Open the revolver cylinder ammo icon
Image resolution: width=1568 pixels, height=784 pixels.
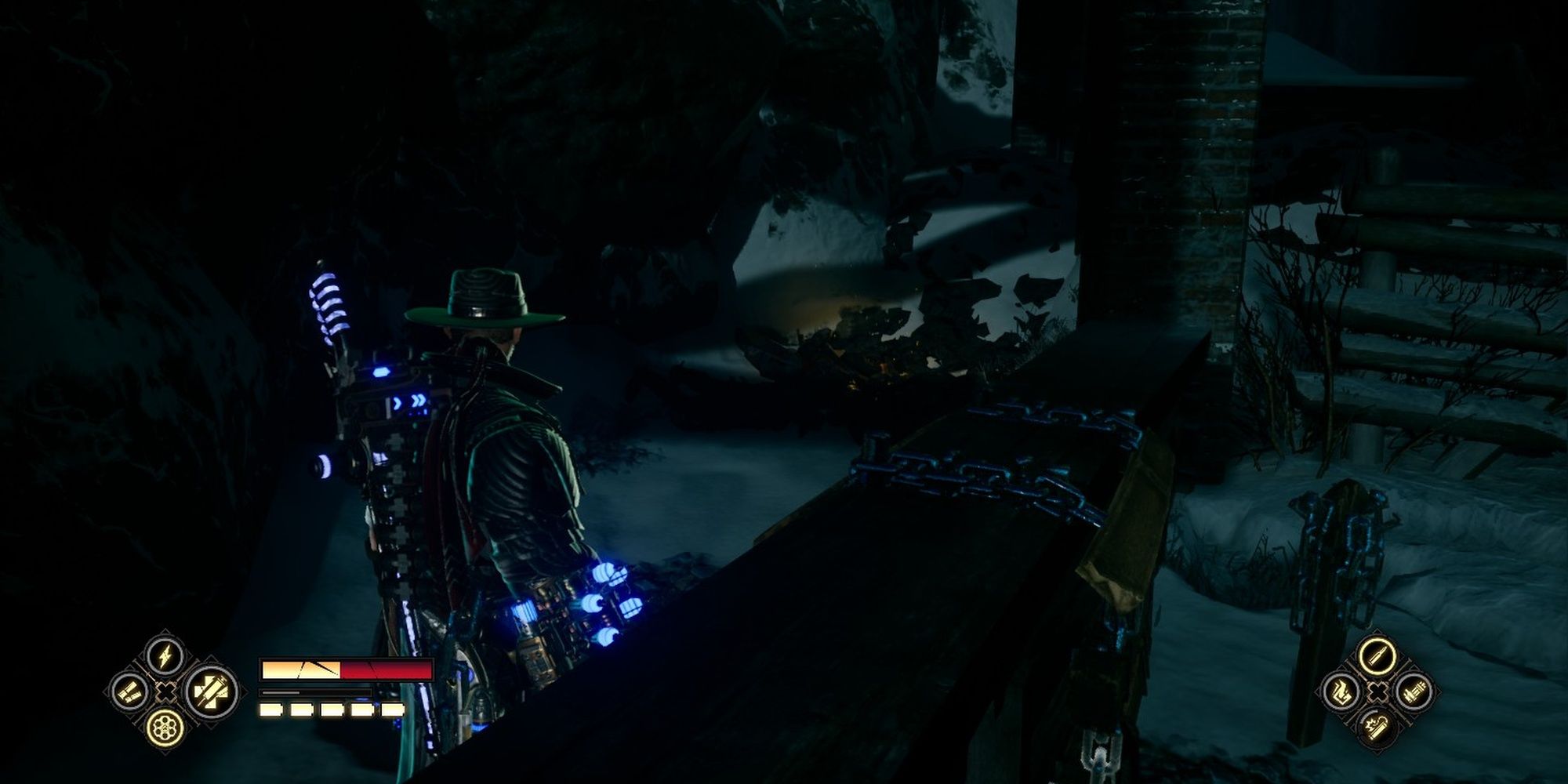165,729
